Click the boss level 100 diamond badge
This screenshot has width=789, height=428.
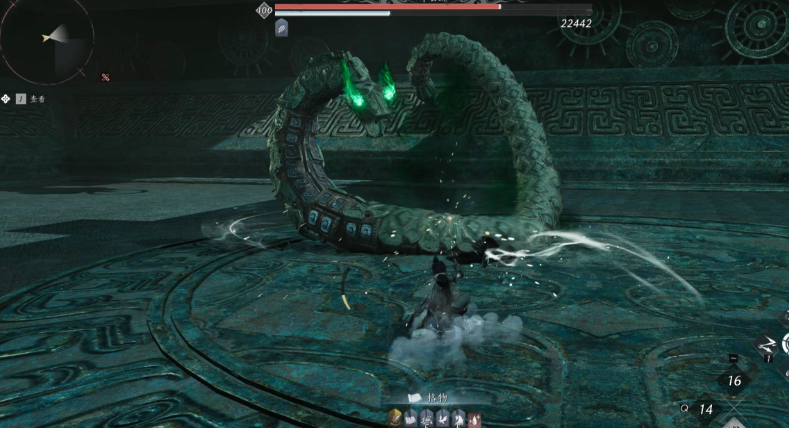pos(264,10)
